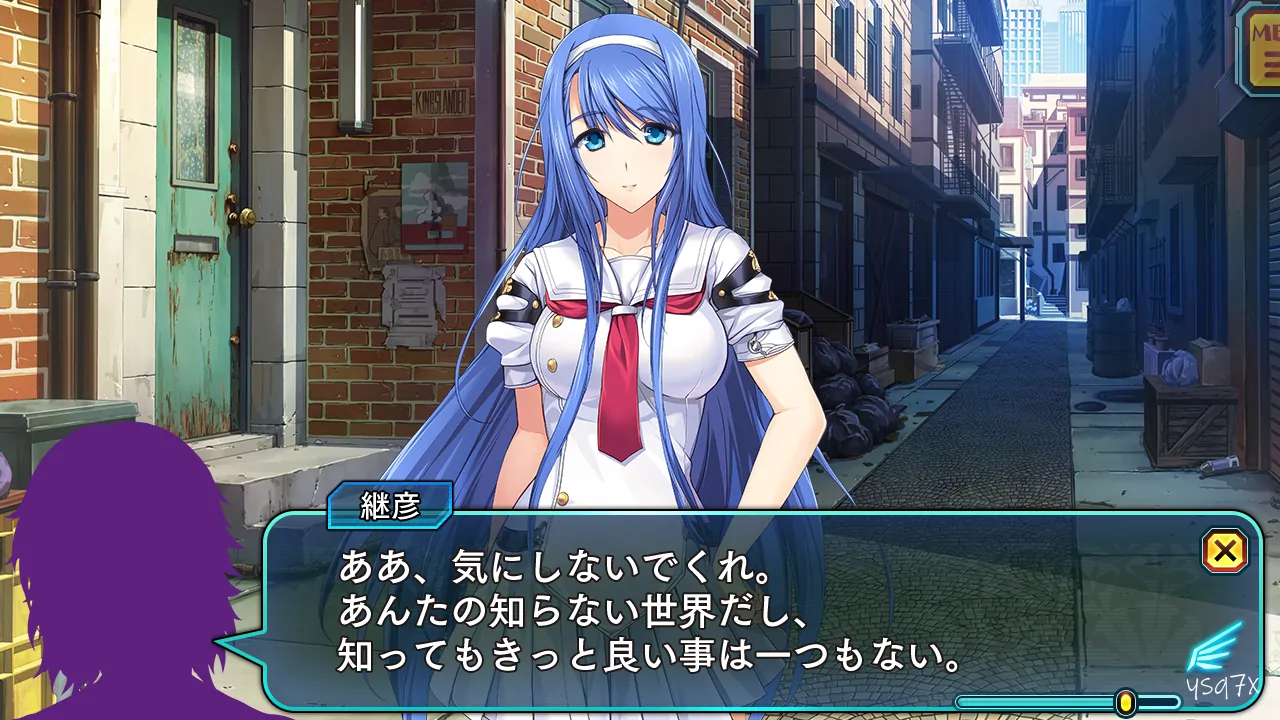The image size is (1280, 720).
Task: Close the dialogue box with the X
Action: coord(1225,551)
